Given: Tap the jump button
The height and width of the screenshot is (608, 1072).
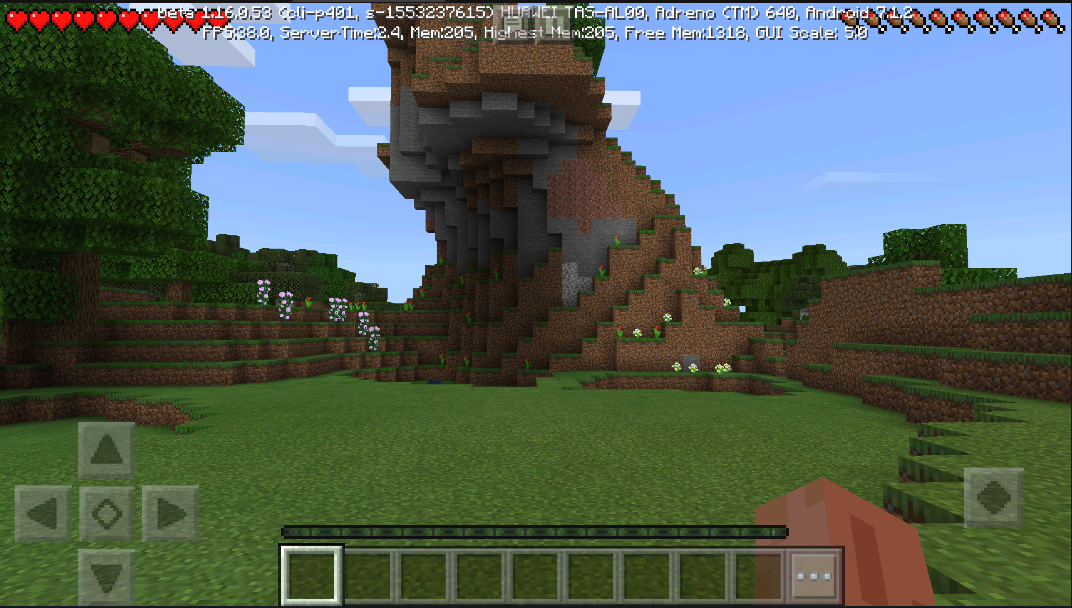Looking at the screenshot, I should (993, 497).
